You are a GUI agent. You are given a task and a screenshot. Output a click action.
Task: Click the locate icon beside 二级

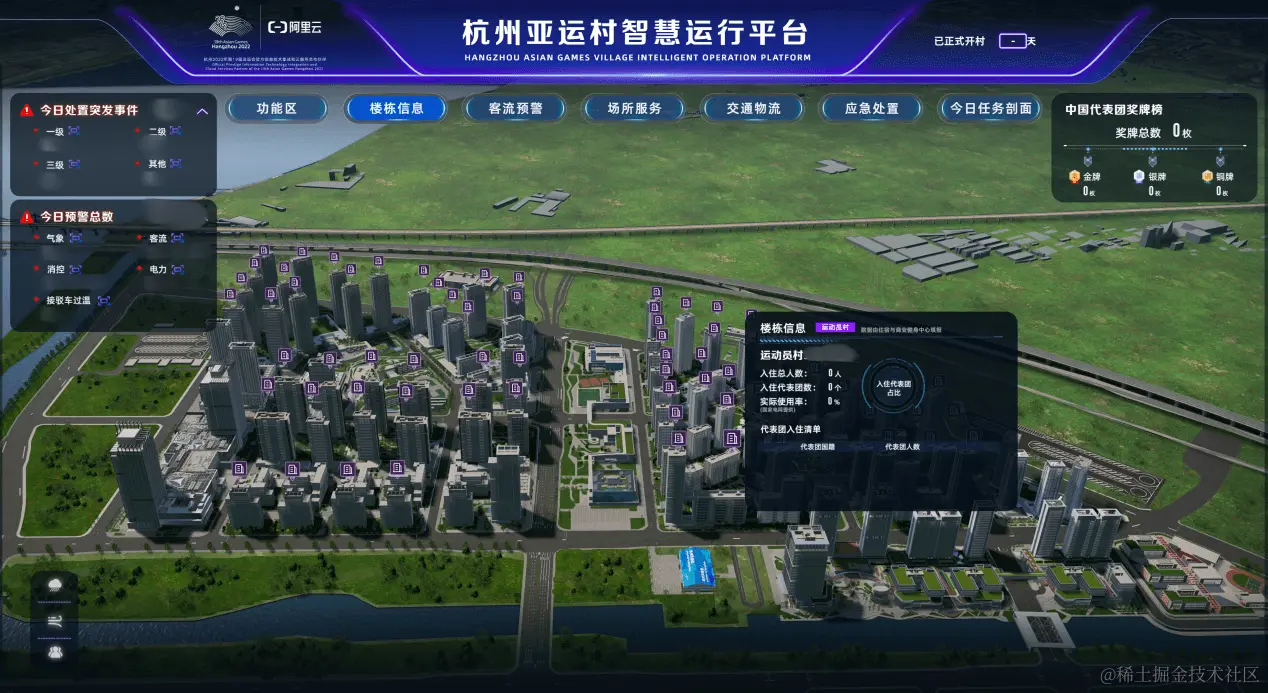click(175, 131)
